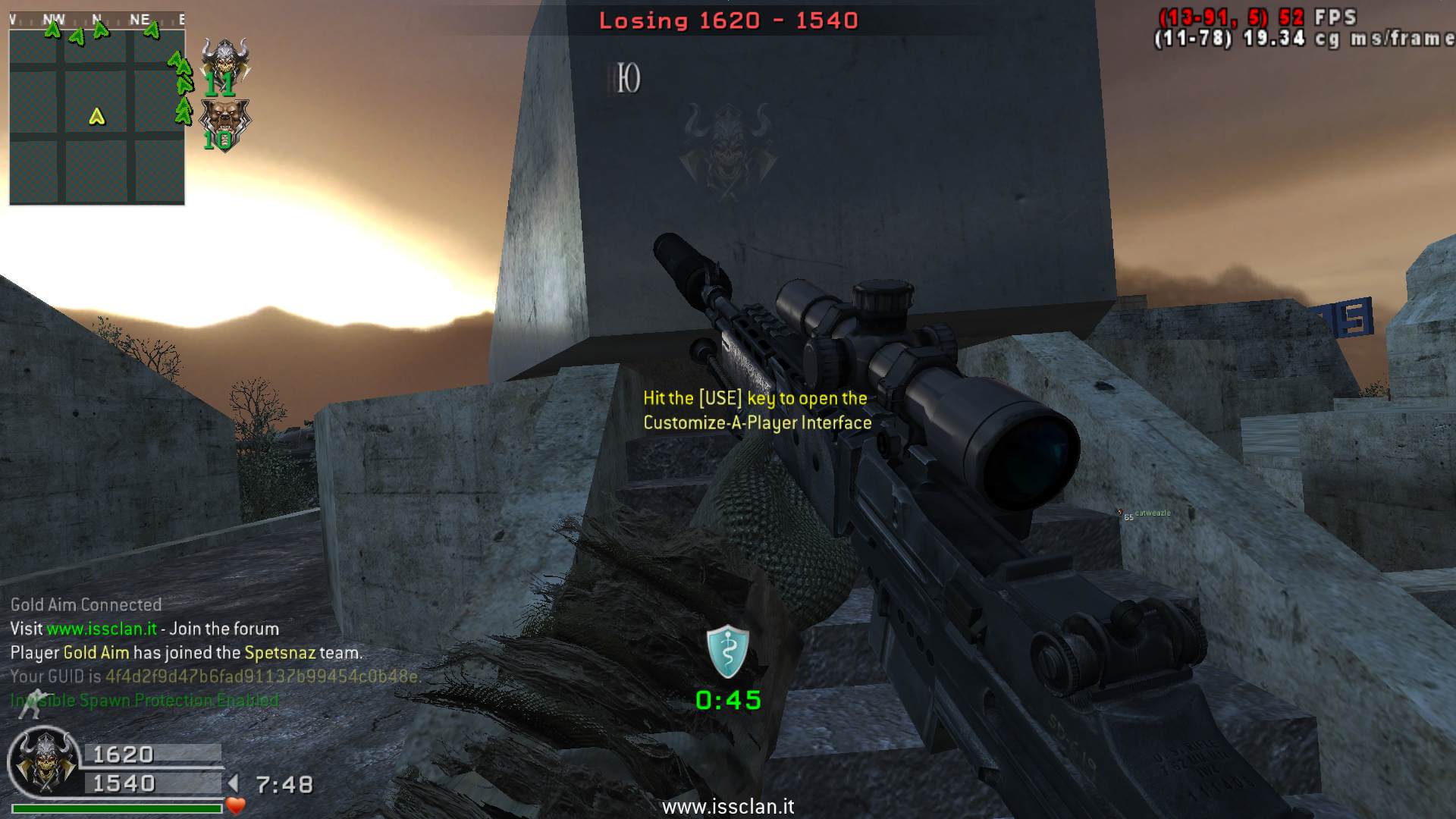
Task: Click the horned skull team icon showing 11
Action: [x=224, y=64]
